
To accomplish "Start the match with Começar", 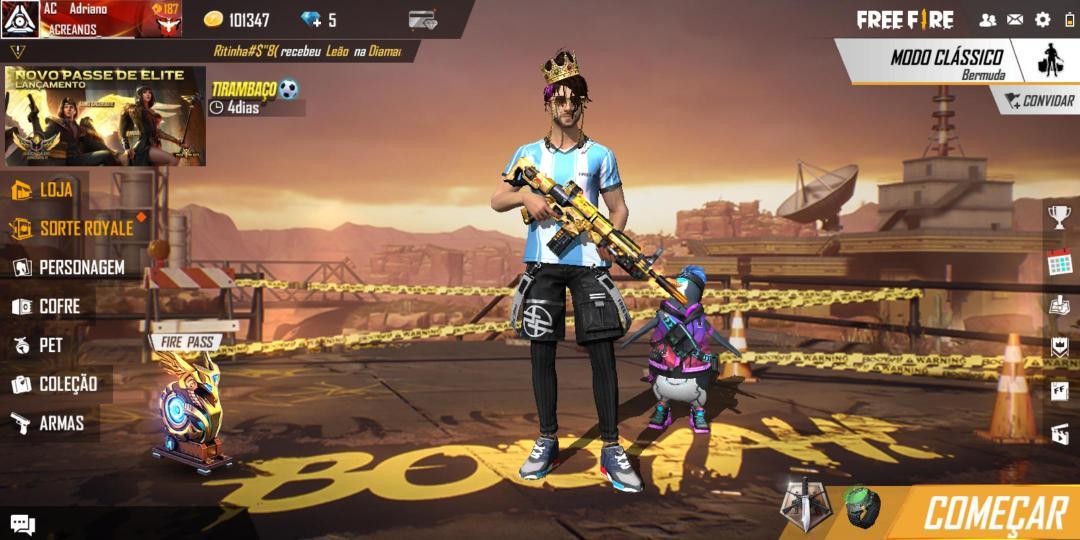I will (x=994, y=513).
